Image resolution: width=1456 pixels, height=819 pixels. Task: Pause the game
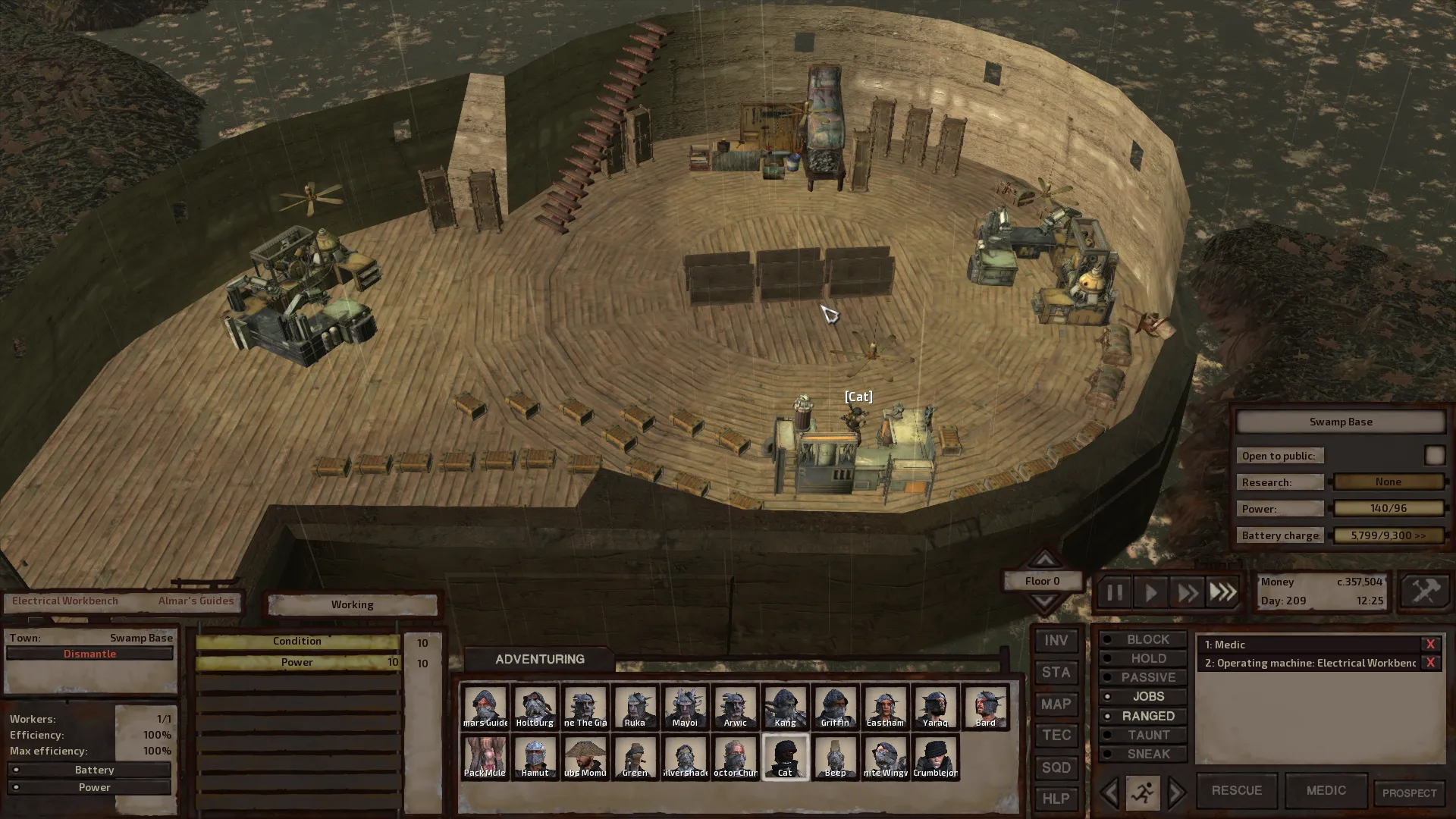(1114, 592)
